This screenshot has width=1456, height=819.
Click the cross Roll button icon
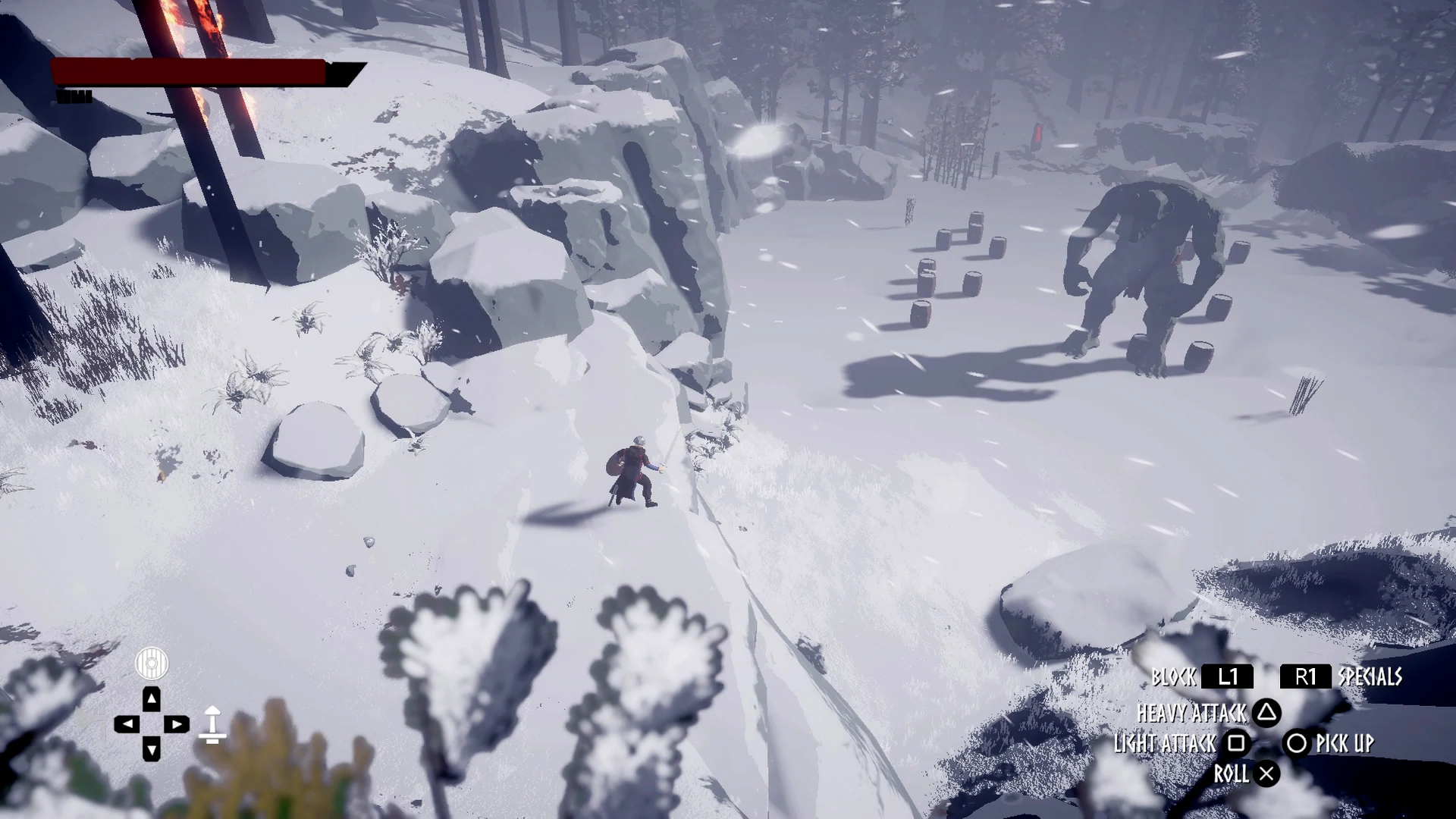[x=1267, y=774]
